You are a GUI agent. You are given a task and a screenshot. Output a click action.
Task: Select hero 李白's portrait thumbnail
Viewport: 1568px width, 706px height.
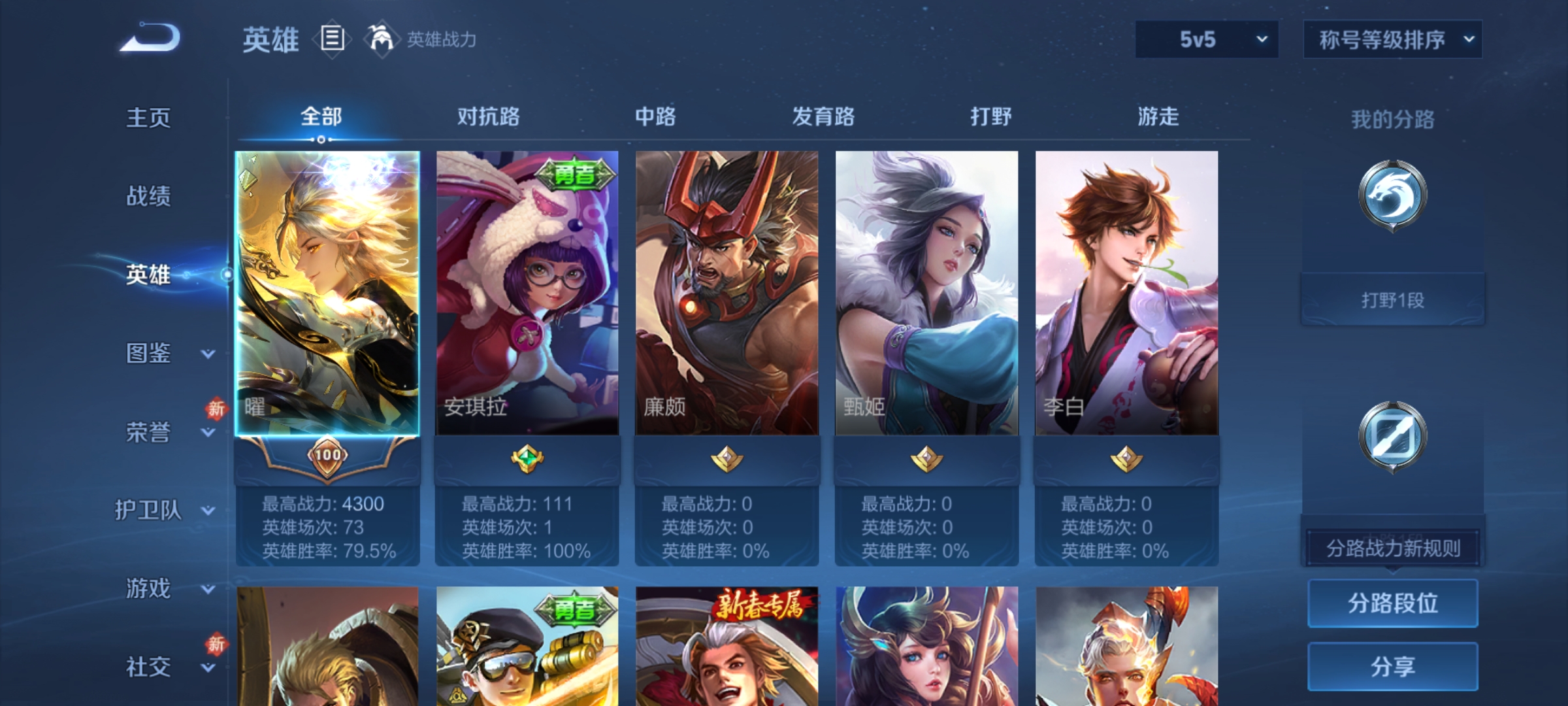(1126, 294)
